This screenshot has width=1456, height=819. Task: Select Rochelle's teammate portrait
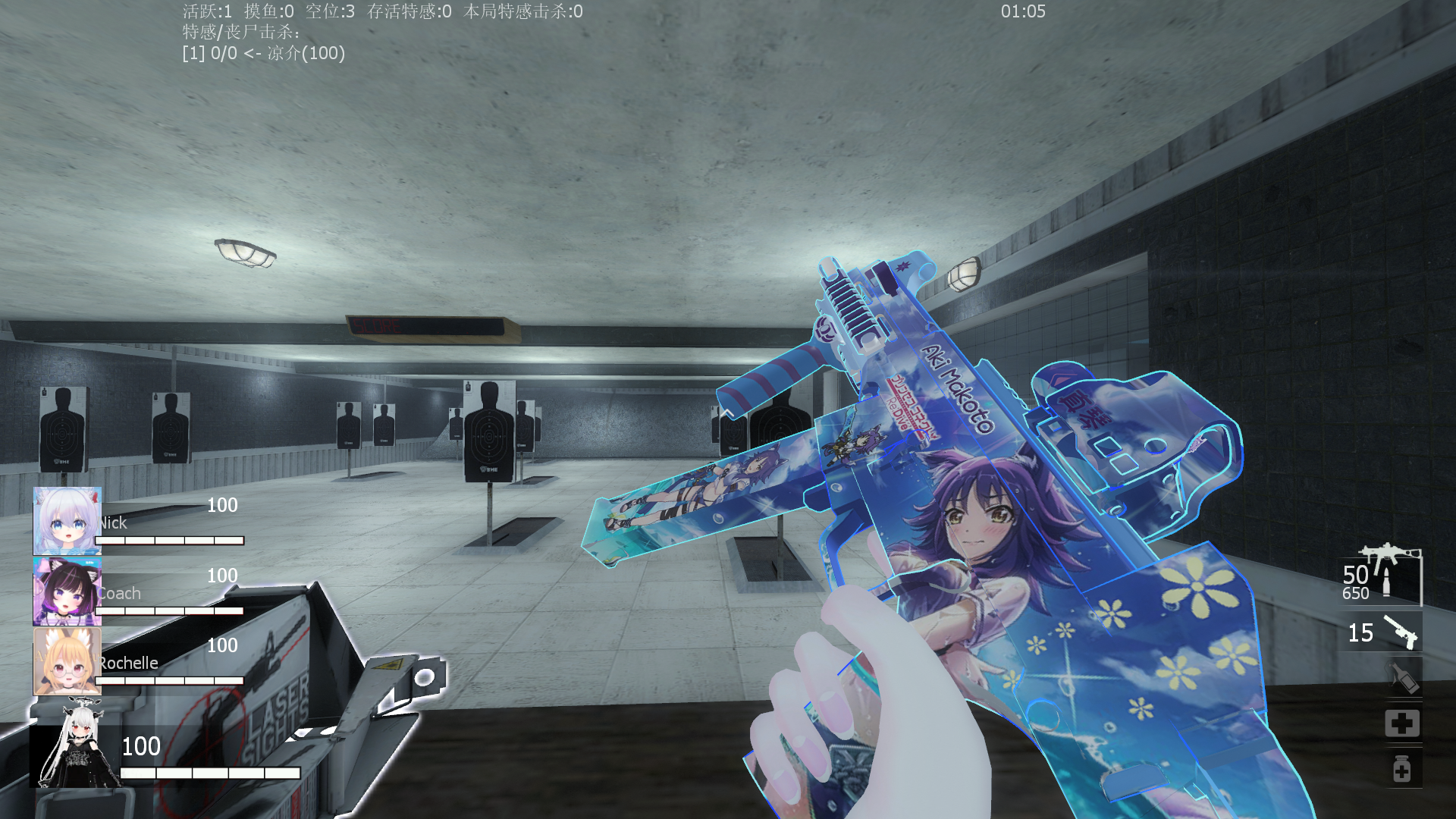(67, 661)
